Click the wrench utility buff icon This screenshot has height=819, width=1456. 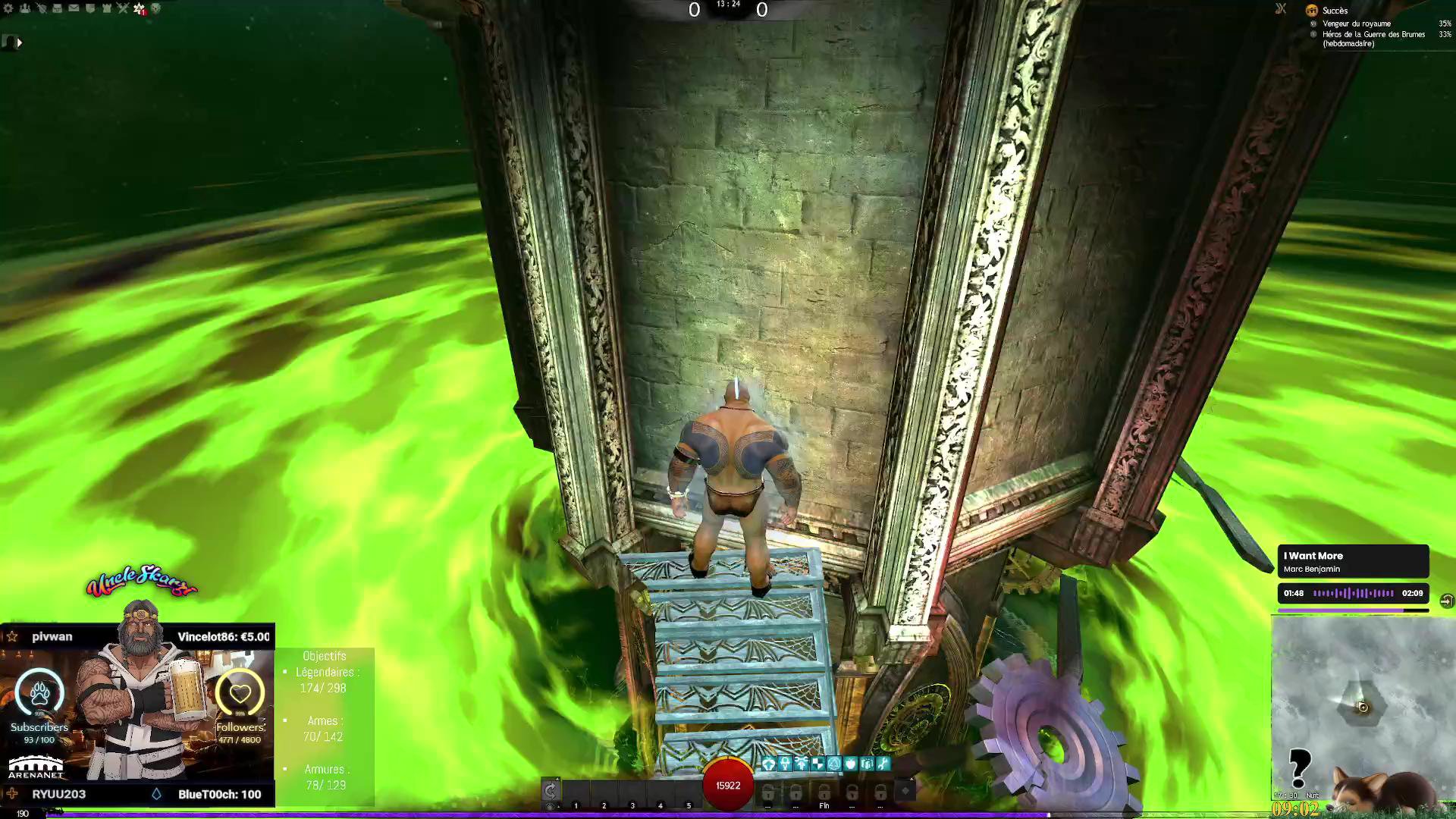click(883, 764)
